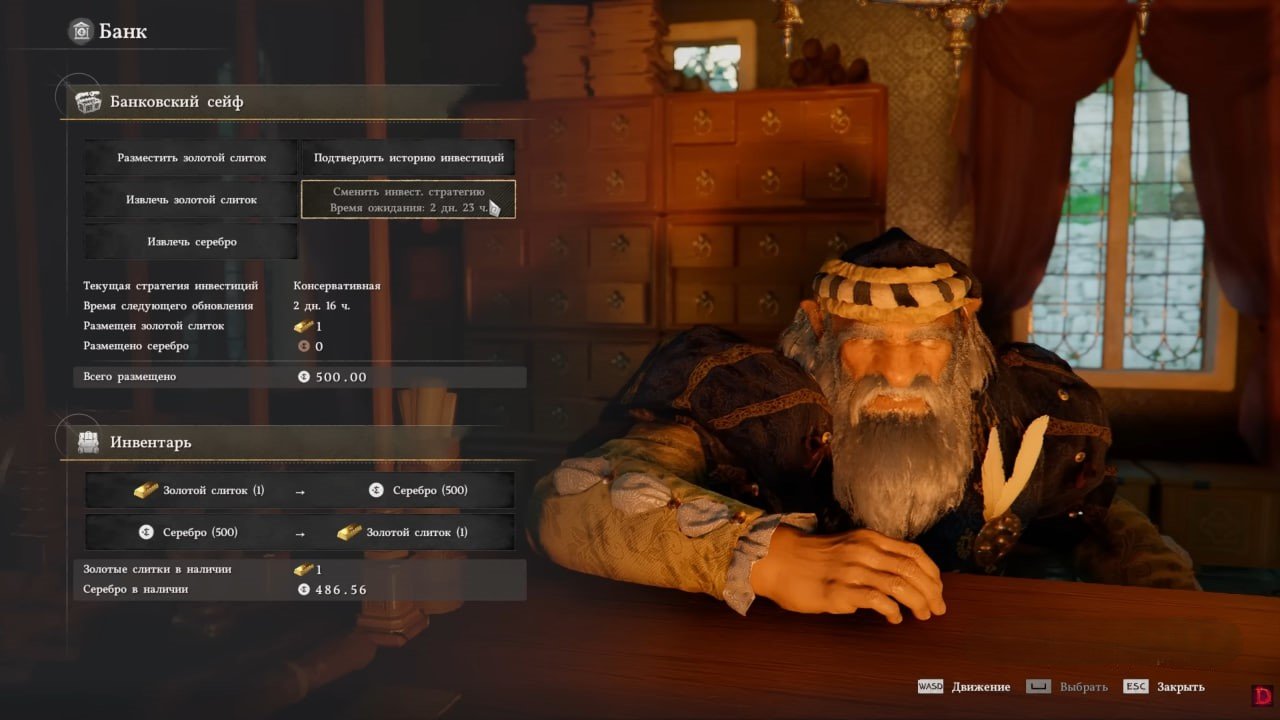This screenshot has height=720, width=1280.
Task: Choose Извлечь золотой слиток
Action: tap(190, 200)
